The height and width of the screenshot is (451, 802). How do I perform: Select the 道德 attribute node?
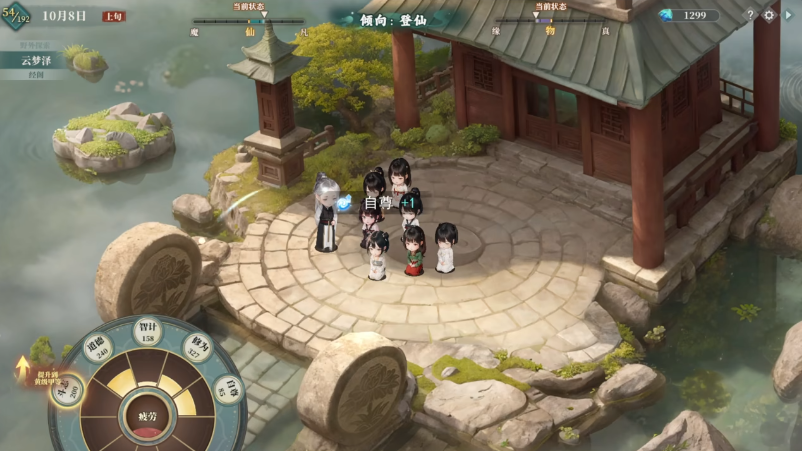point(99,349)
